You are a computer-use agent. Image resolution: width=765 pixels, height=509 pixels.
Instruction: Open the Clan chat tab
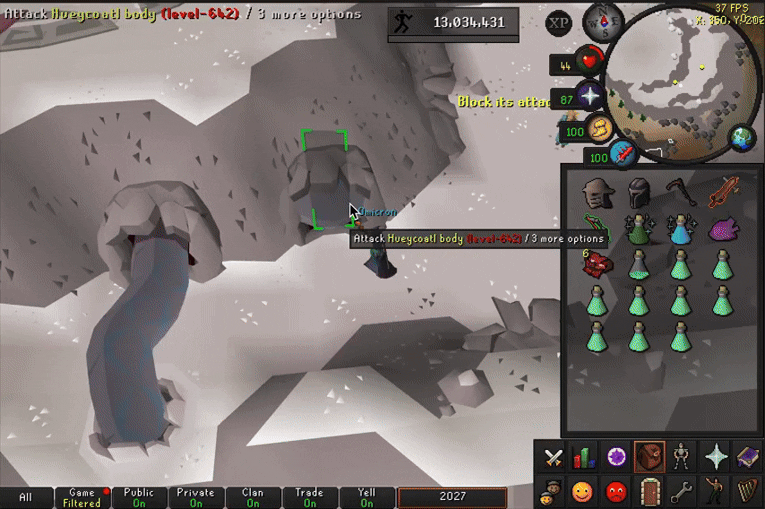253,497
